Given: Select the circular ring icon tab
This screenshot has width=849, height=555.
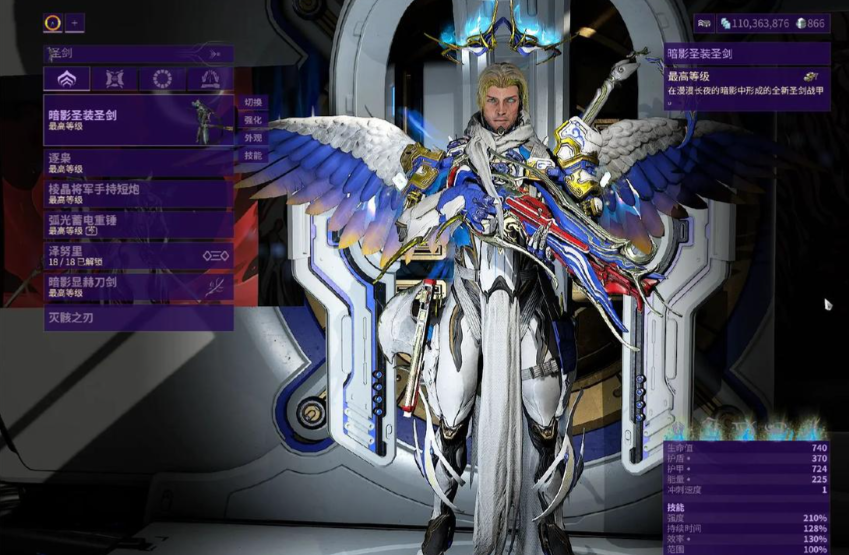Looking at the screenshot, I should point(162,79).
